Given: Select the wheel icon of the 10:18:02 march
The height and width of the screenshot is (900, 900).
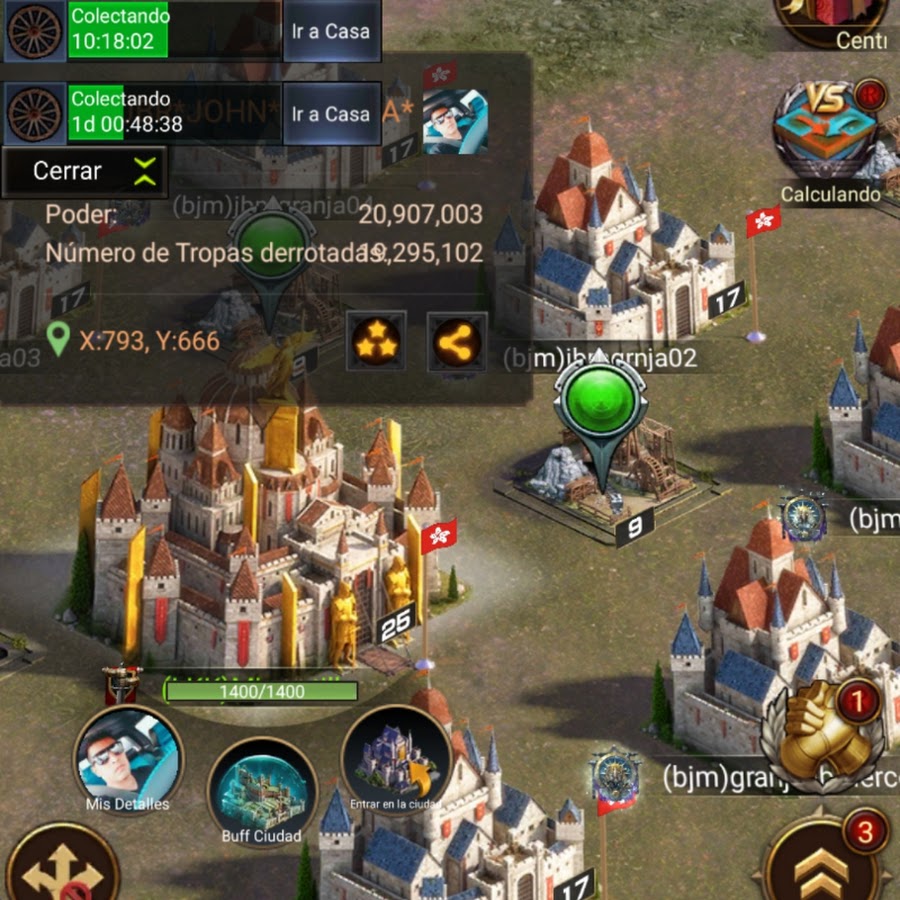Looking at the screenshot, I should (x=34, y=31).
